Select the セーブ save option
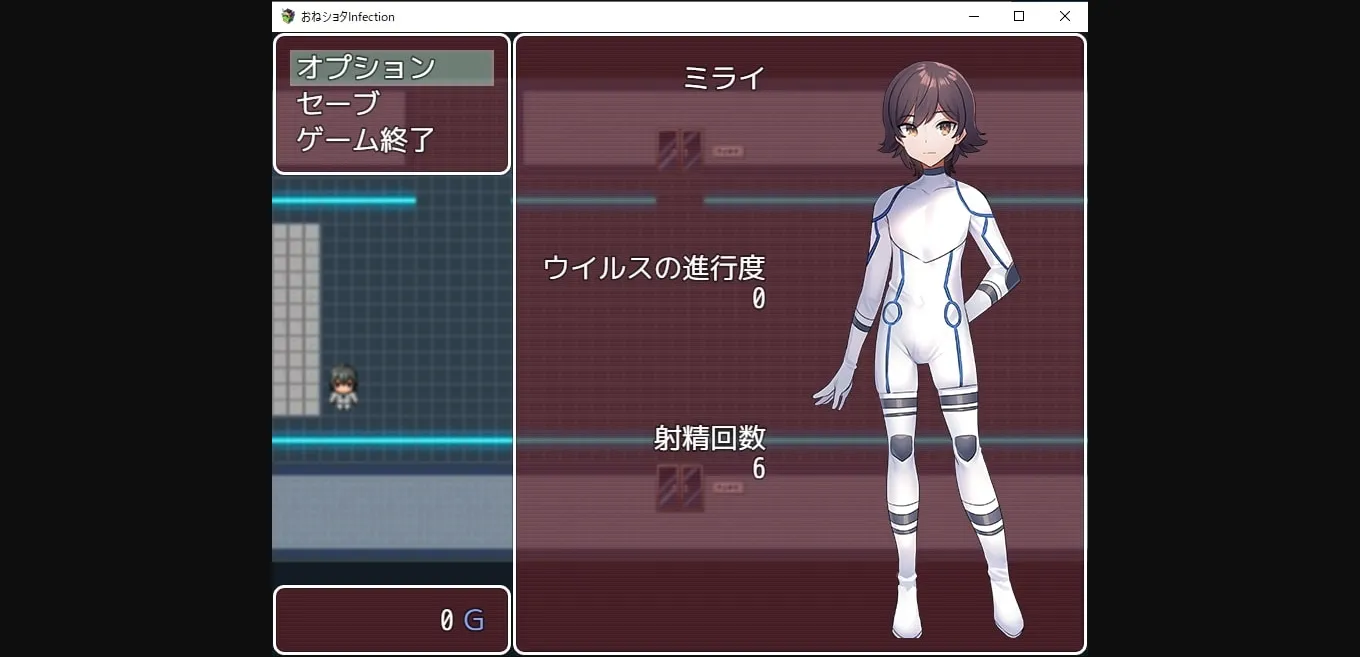1360x657 pixels. pyautogui.click(x=338, y=103)
